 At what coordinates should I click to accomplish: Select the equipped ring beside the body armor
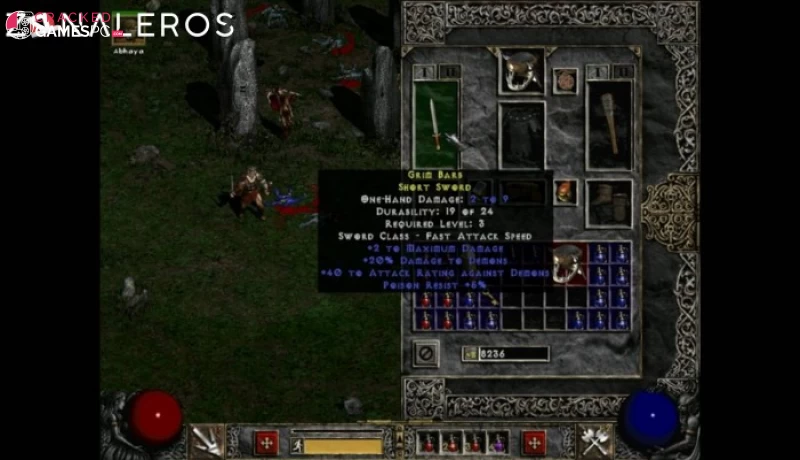point(565,191)
